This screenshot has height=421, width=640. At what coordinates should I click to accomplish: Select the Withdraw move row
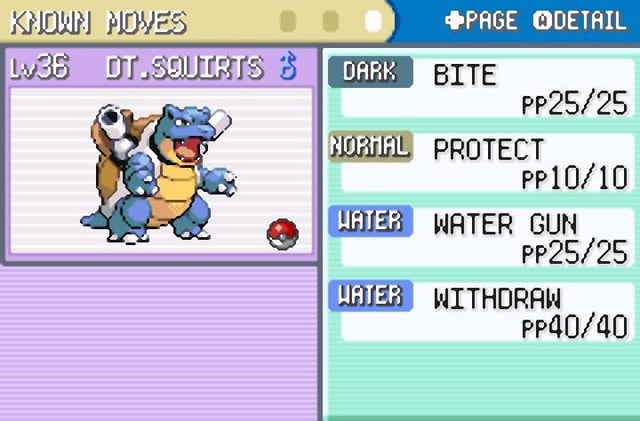point(480,312)
